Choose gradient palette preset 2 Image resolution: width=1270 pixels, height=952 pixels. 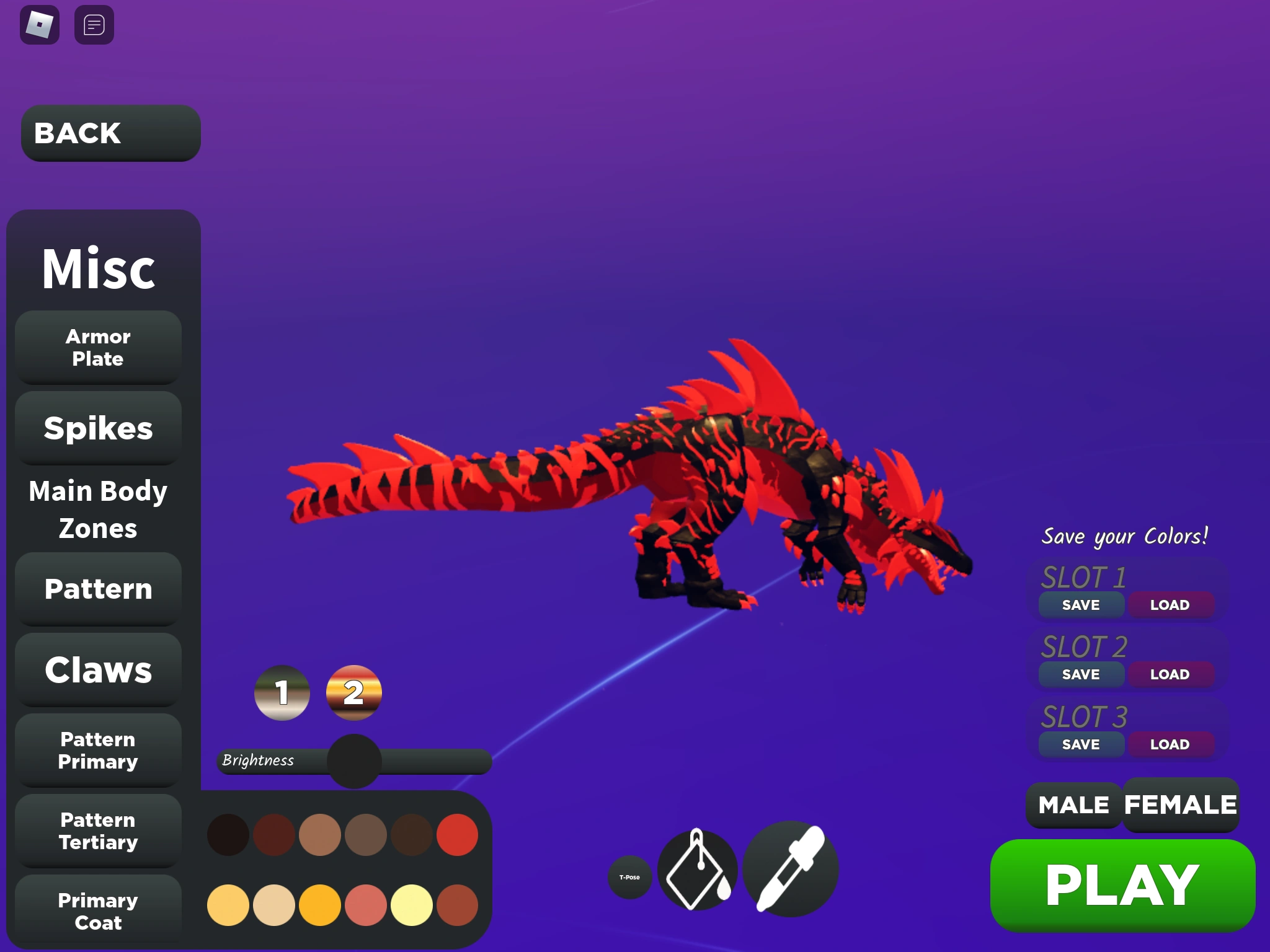(x=353, y=693)
